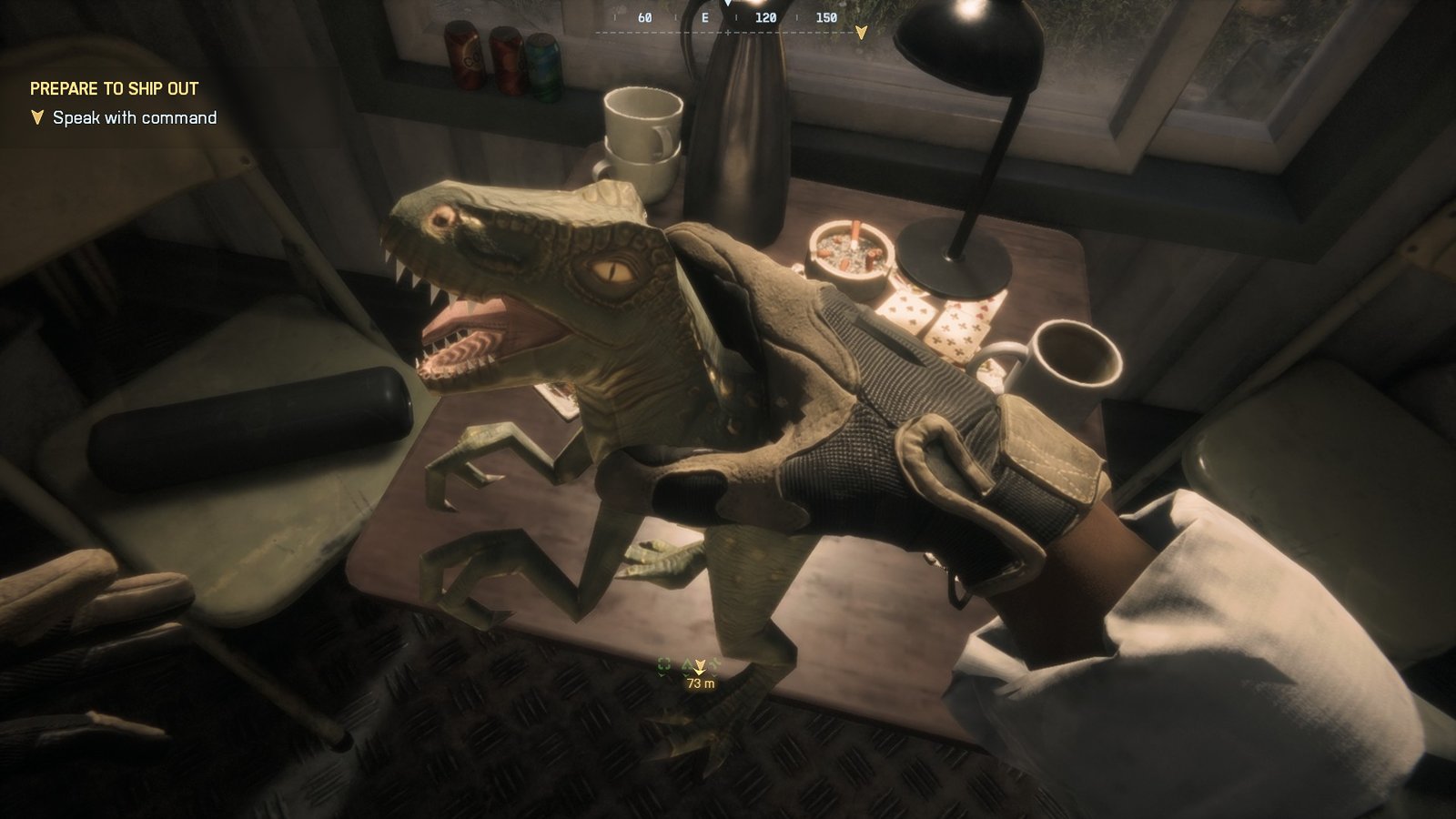Click the 150 compass heading marker
This screenshot has height=819, width=1456.
[x=826, y=16]
